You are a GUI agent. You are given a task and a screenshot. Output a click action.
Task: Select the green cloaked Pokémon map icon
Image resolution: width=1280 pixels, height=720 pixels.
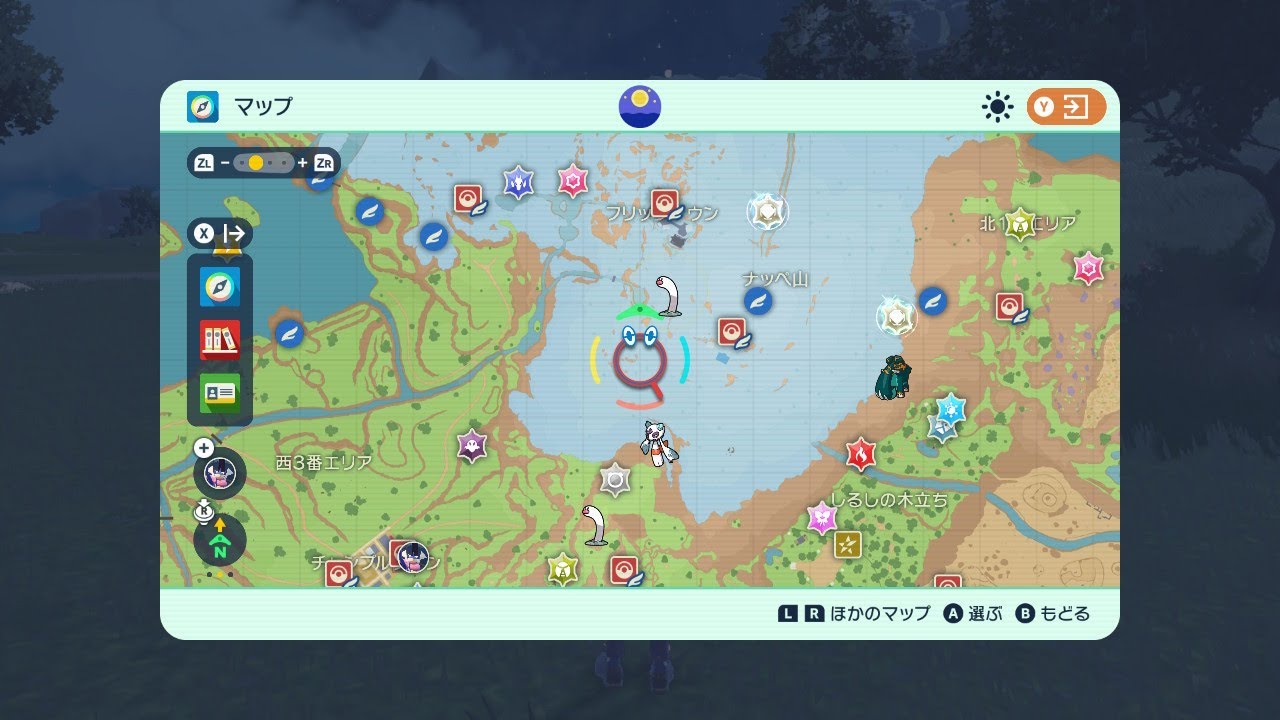coord(890,377)
